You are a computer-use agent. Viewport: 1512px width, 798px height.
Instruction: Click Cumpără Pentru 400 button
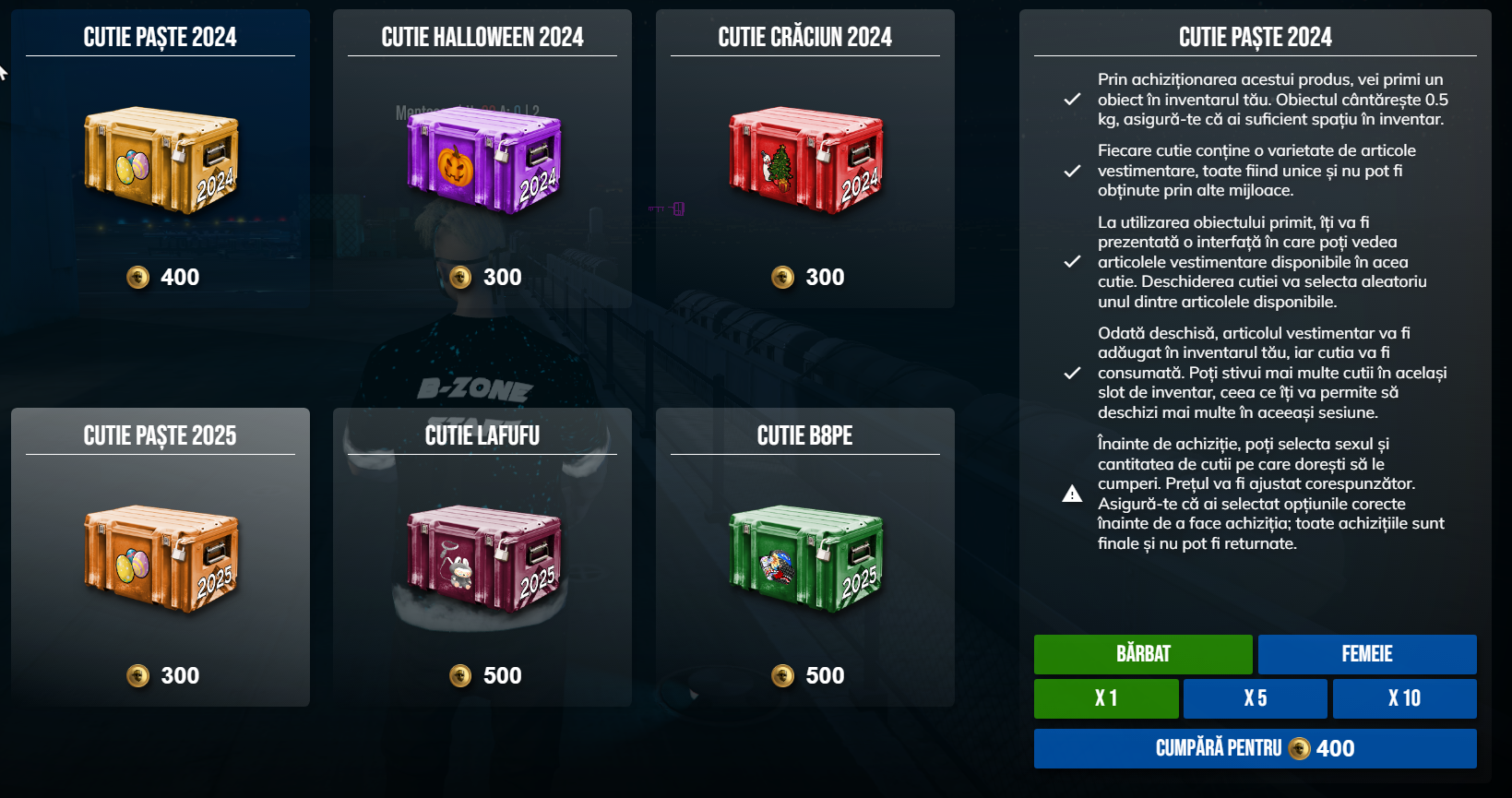tap(1255, 748)
